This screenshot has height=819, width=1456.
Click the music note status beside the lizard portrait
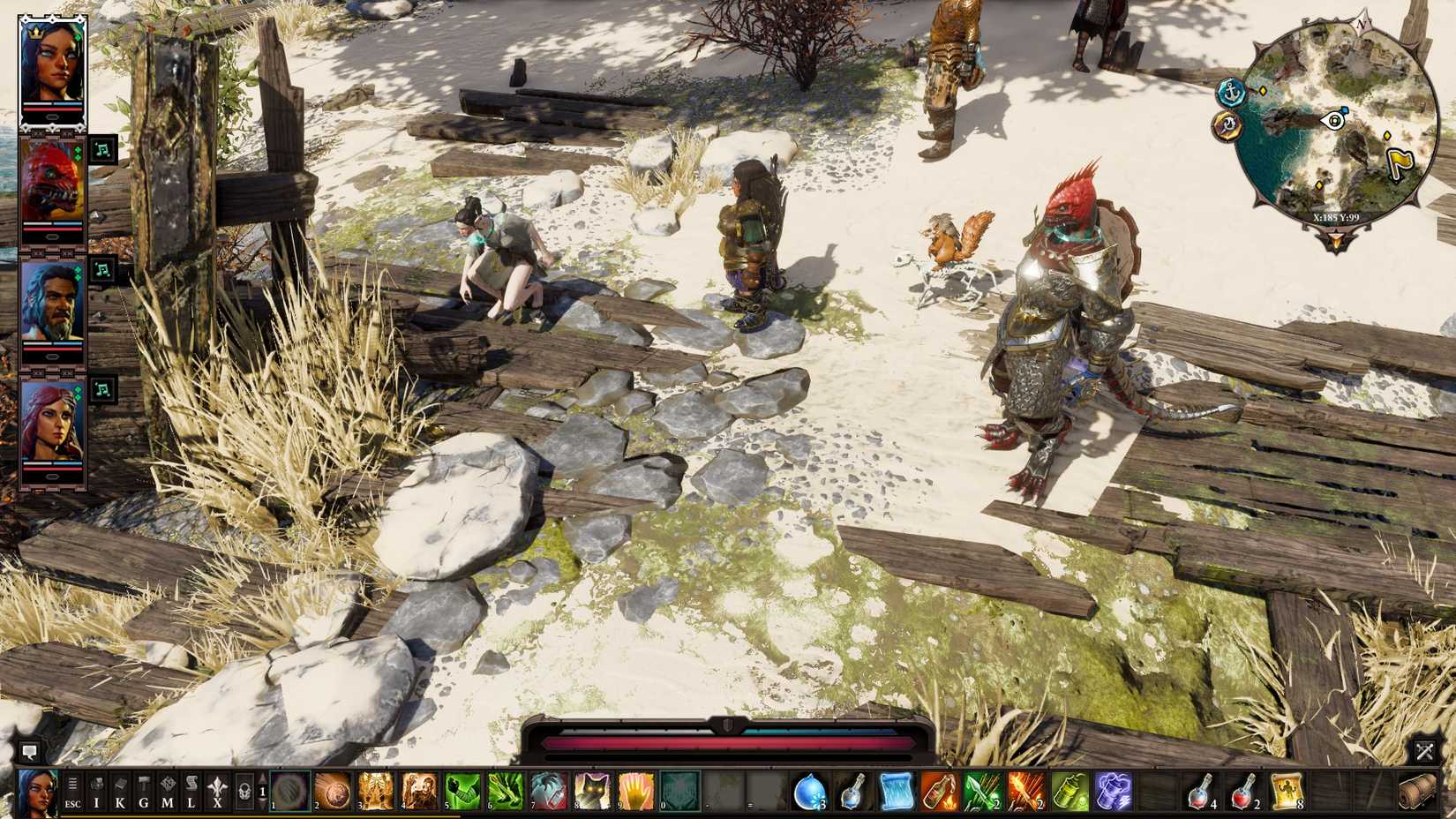[x=103, y=148]
